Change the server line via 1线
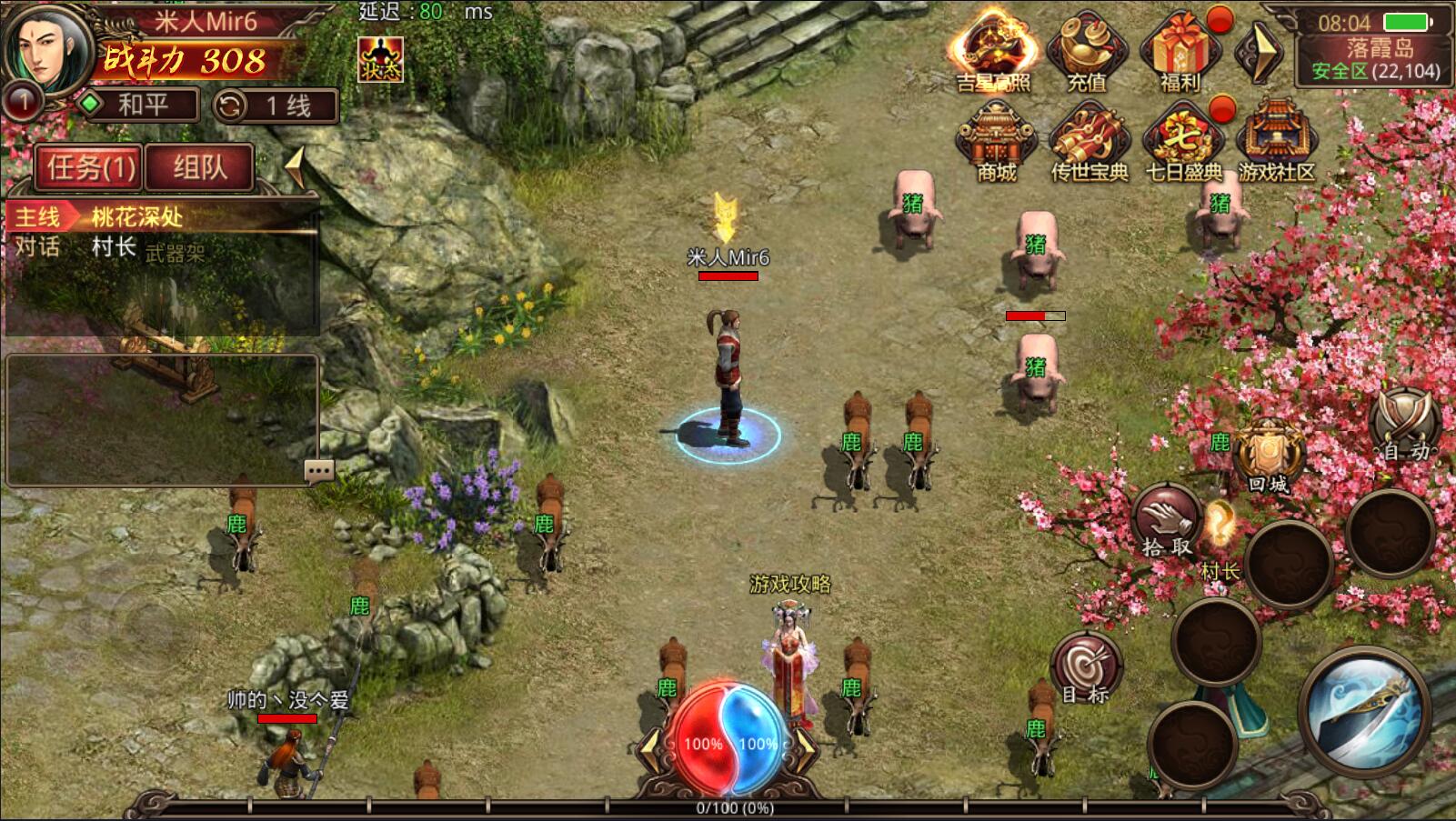1456x821 pixels. click(x=276, y=105)
